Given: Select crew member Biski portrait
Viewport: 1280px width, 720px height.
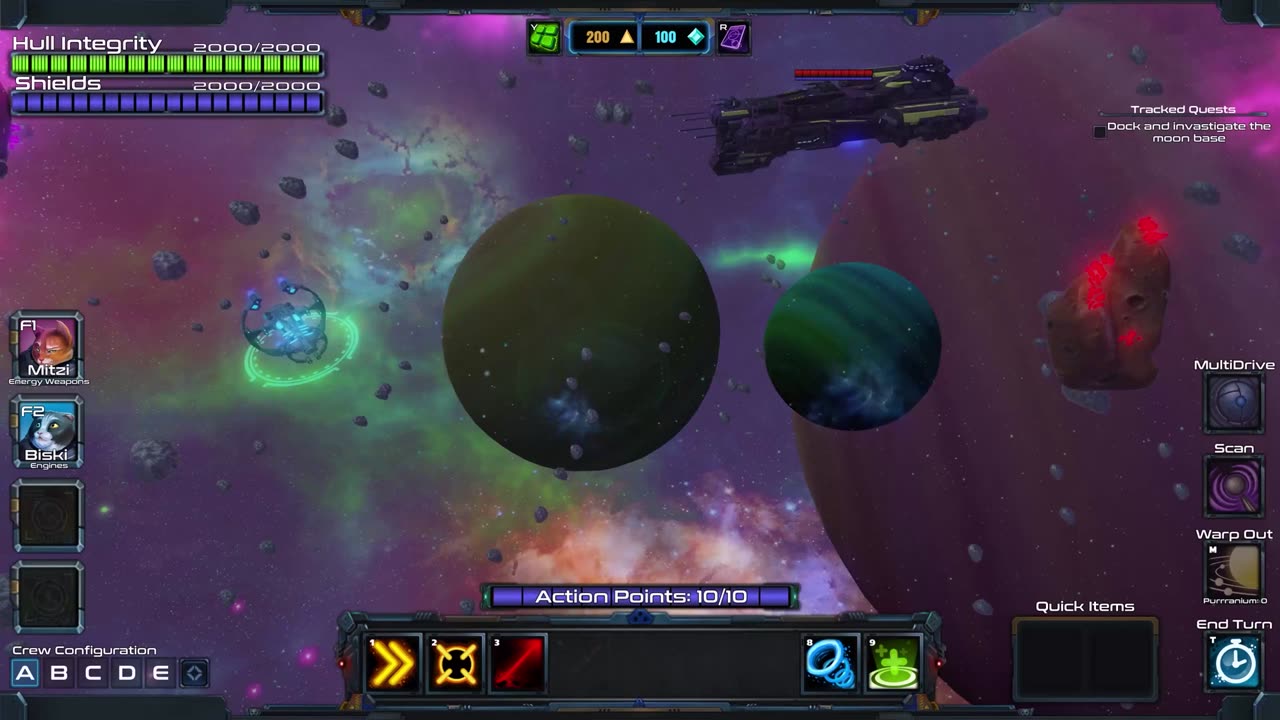Looking at the screenshot, I should 47,431.
